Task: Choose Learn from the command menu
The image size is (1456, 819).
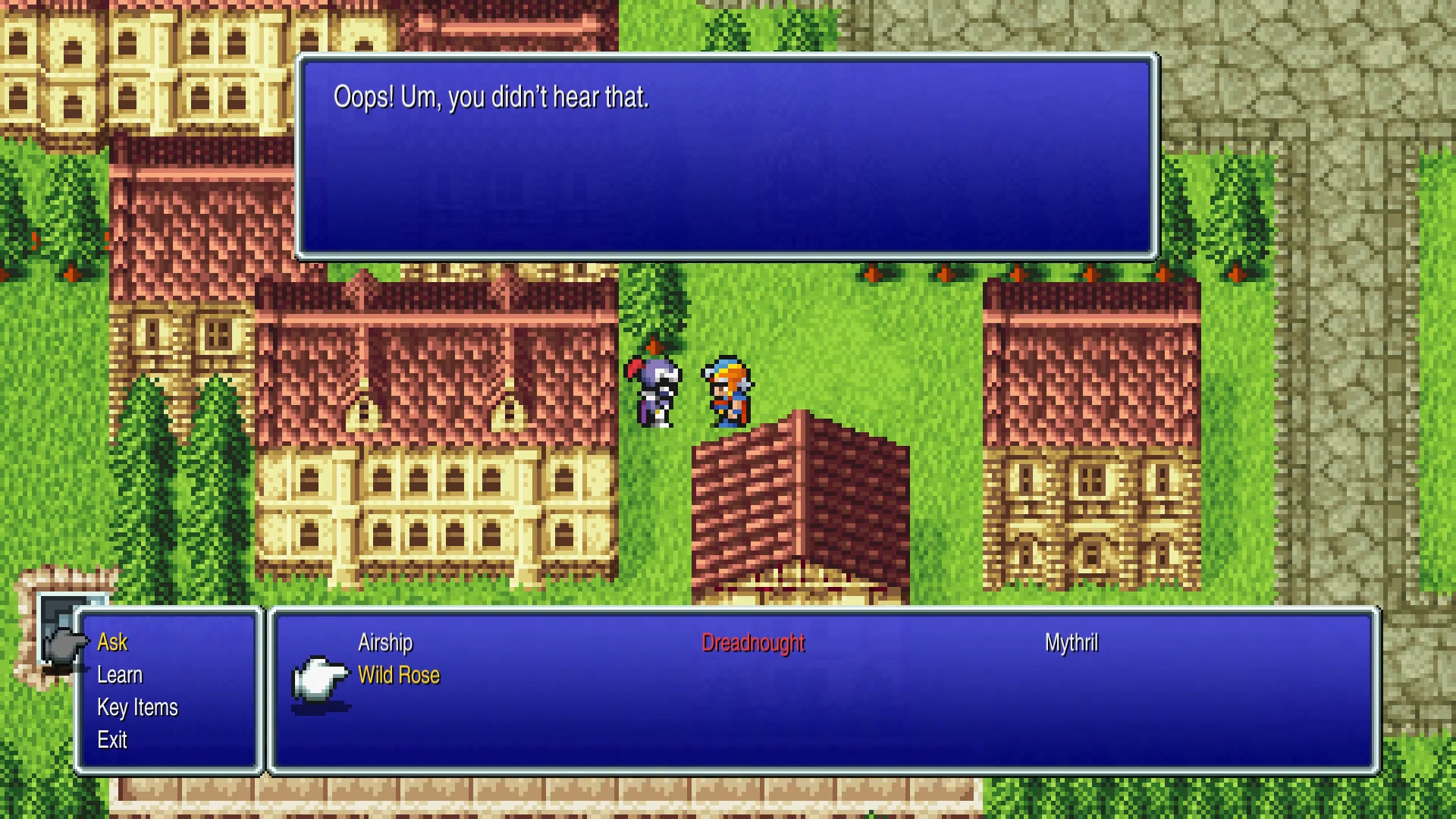Action: [120, 674]
